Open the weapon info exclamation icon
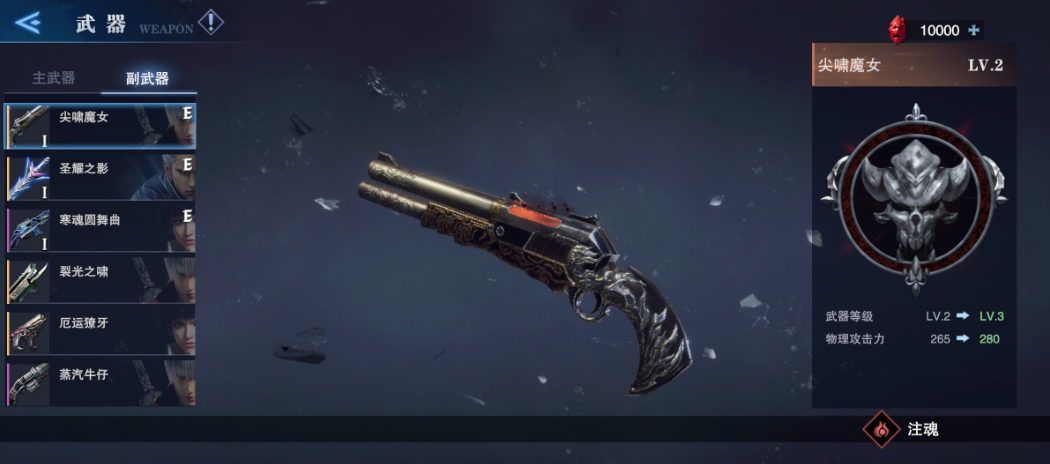1050x464 pixels. pyautogui.click(x=211, y=22)
